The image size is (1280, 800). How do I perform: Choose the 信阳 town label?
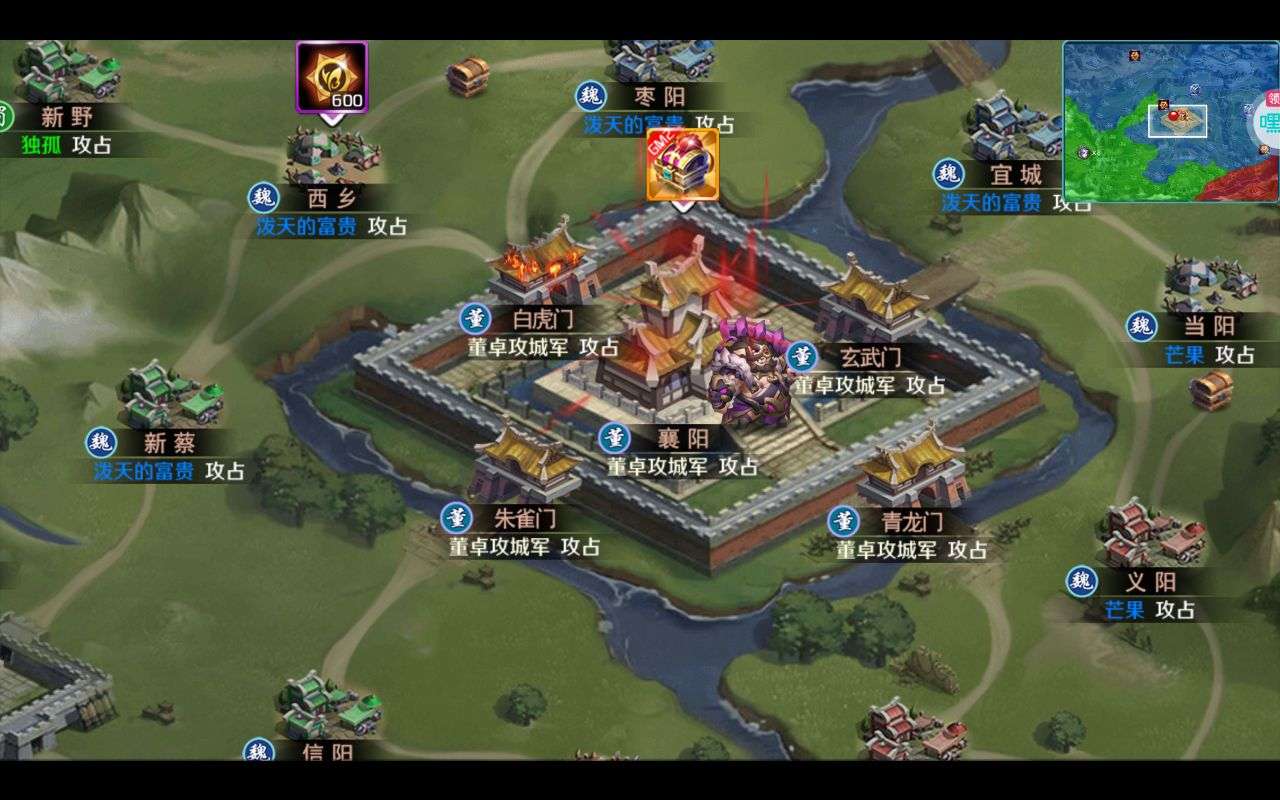327,751
